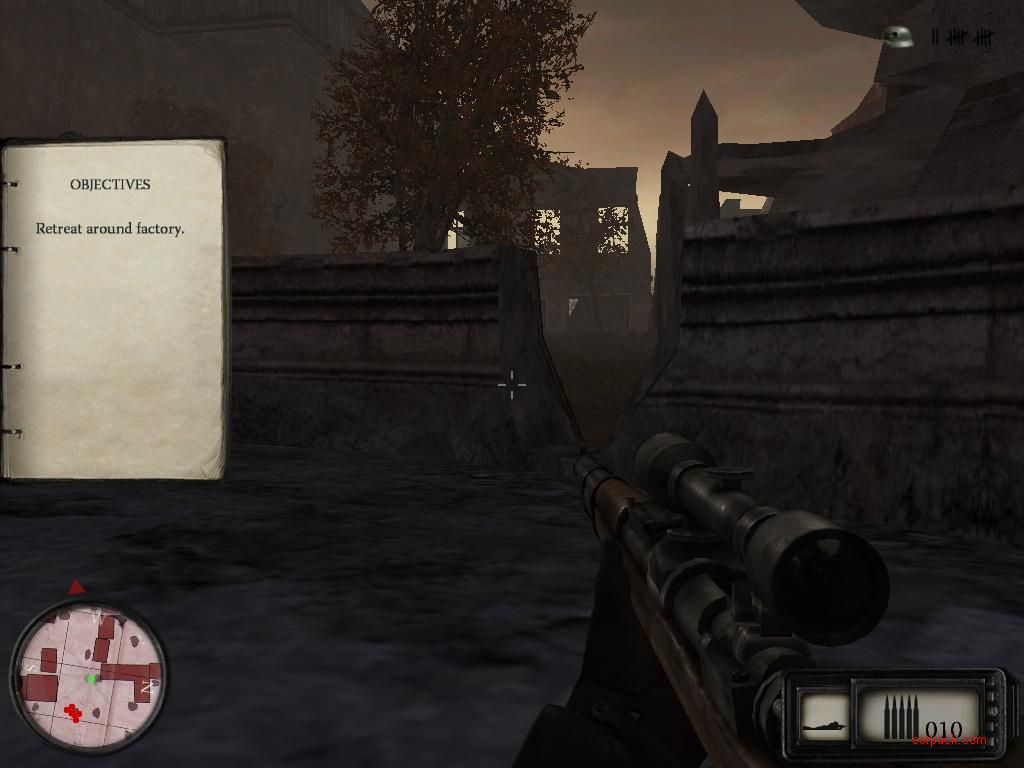Click the red arrow above the minimap
The width and height of the screenshot is (1024, 768).
click(x=77, y=587)
